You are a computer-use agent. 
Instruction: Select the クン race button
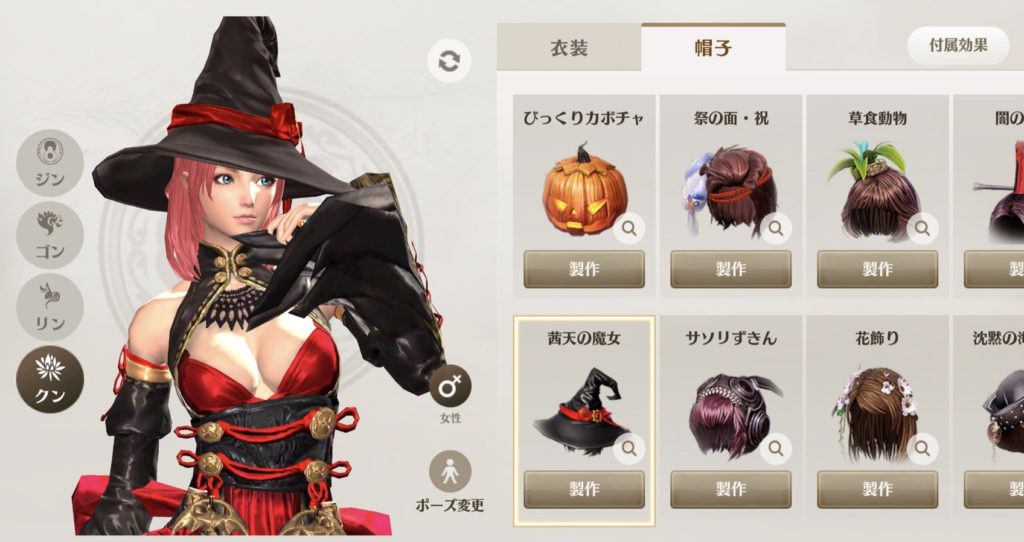coord(50,378)
